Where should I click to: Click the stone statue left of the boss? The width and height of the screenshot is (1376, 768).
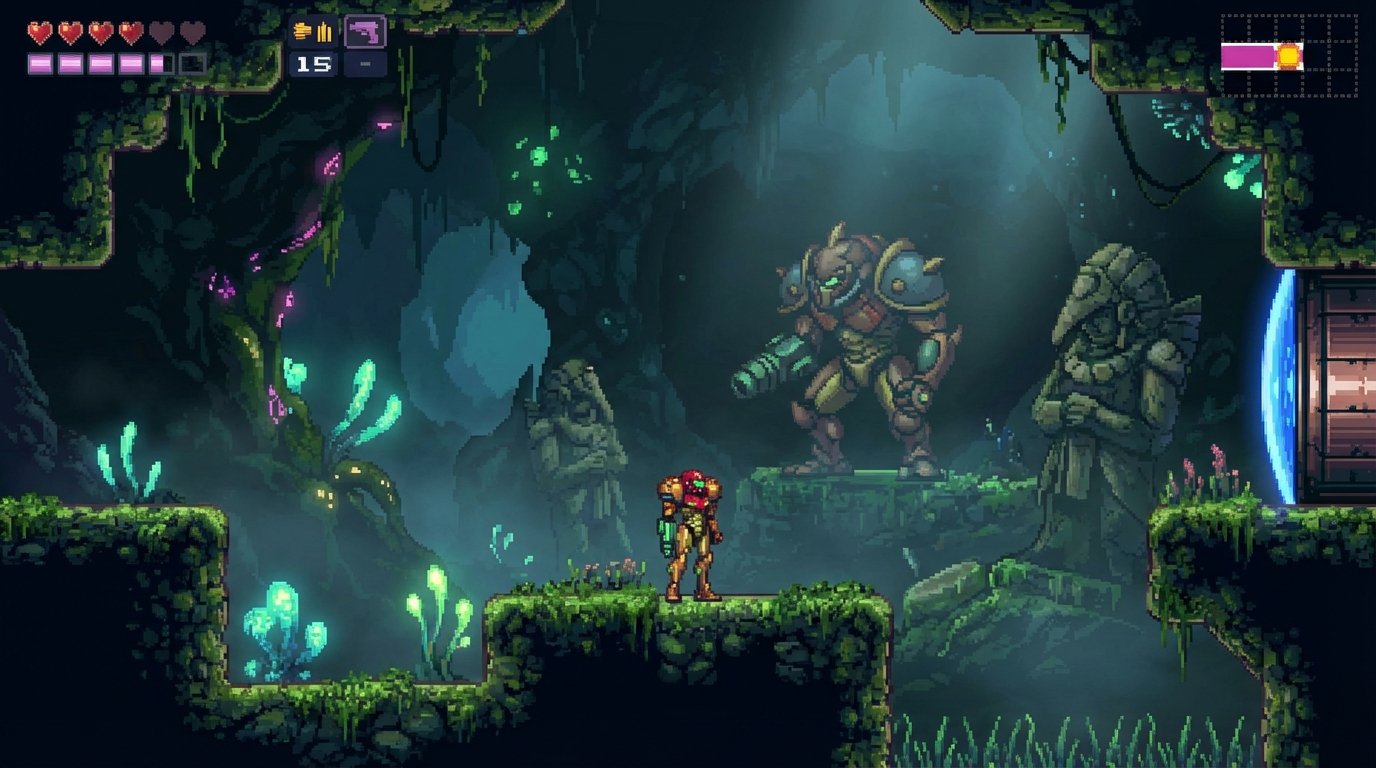tap(575, 430)
